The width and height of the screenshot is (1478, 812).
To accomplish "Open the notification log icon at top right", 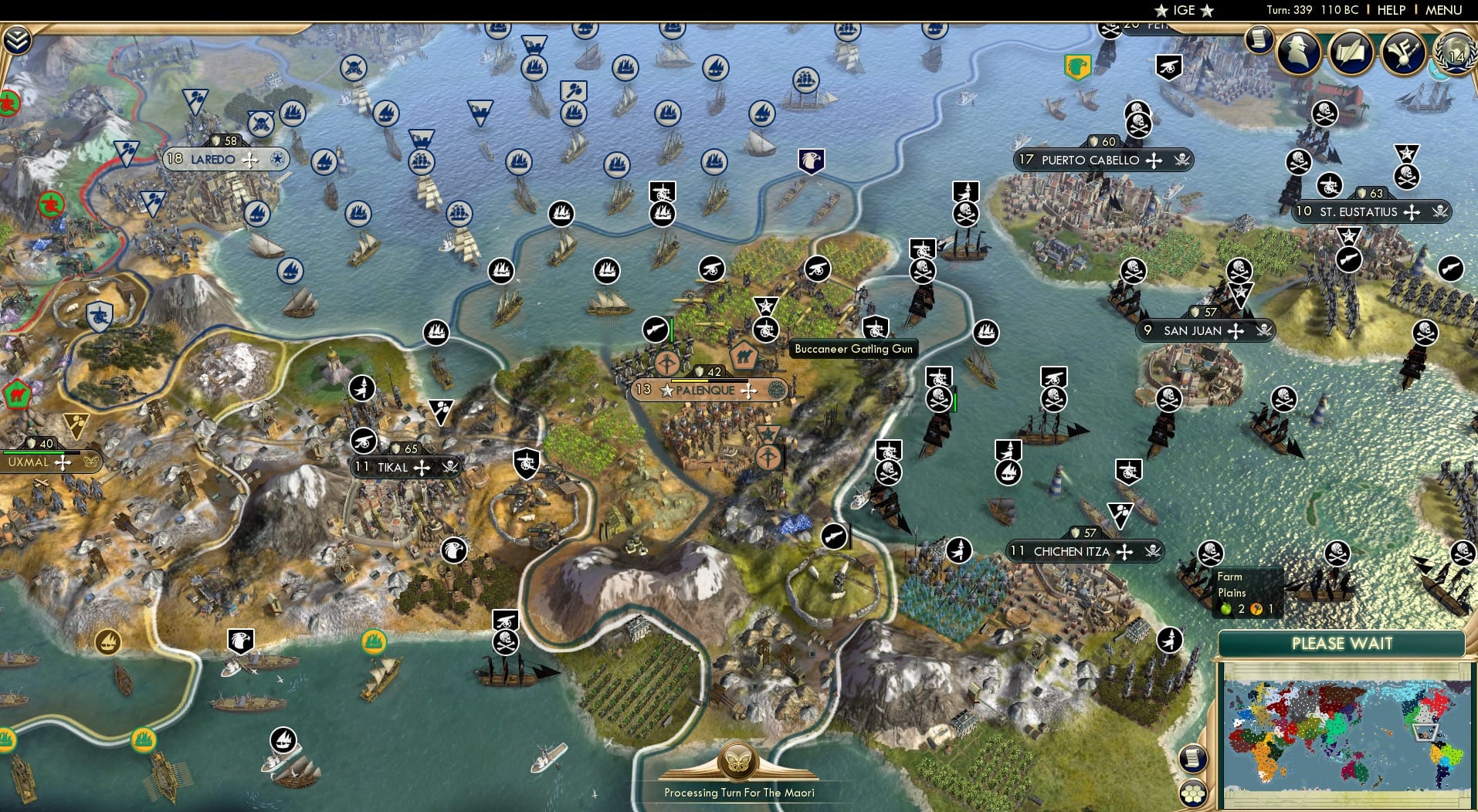I will coord(1259,37).
